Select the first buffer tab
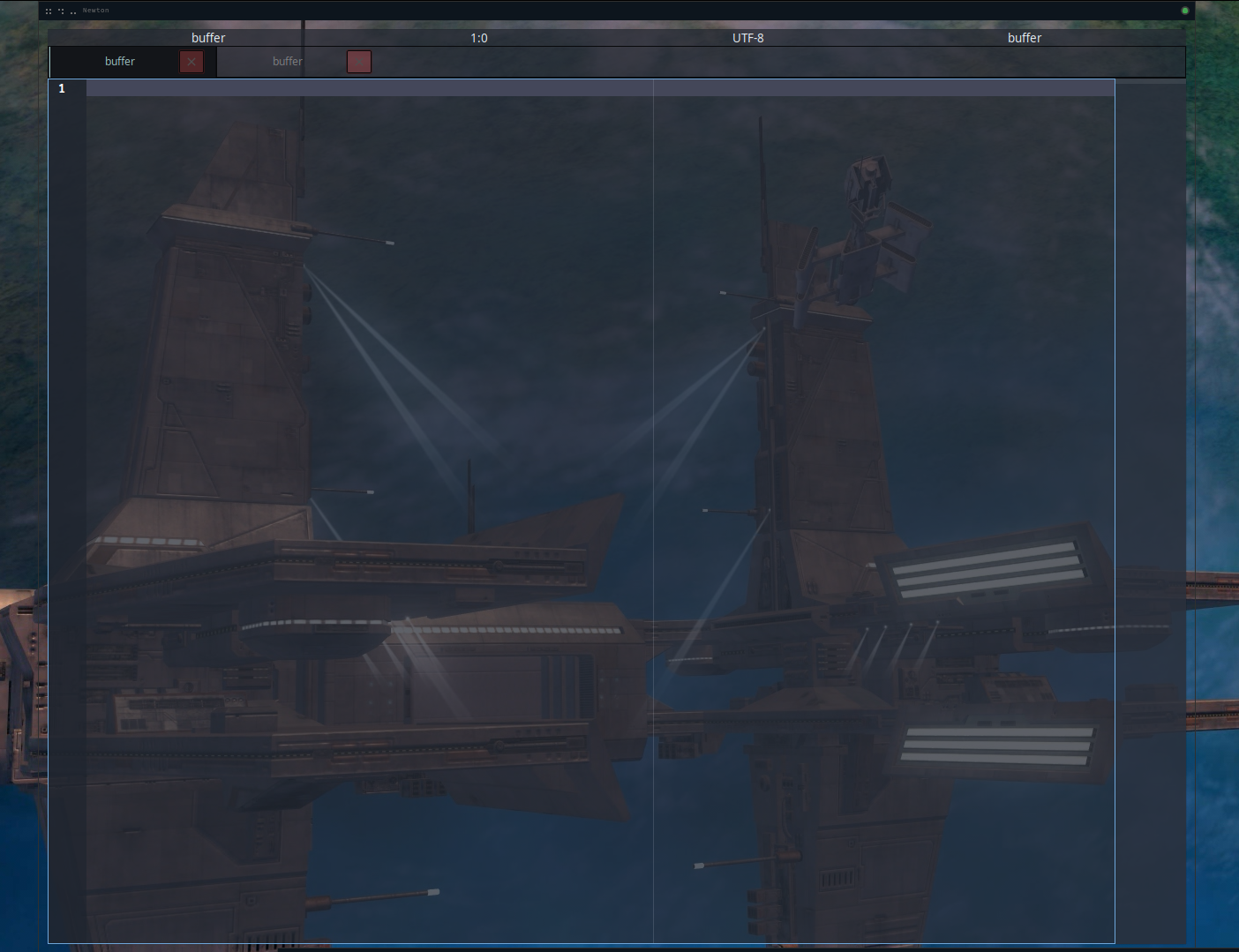The image size is (1239, 952). pyautogui.click(x=120, y=62)
